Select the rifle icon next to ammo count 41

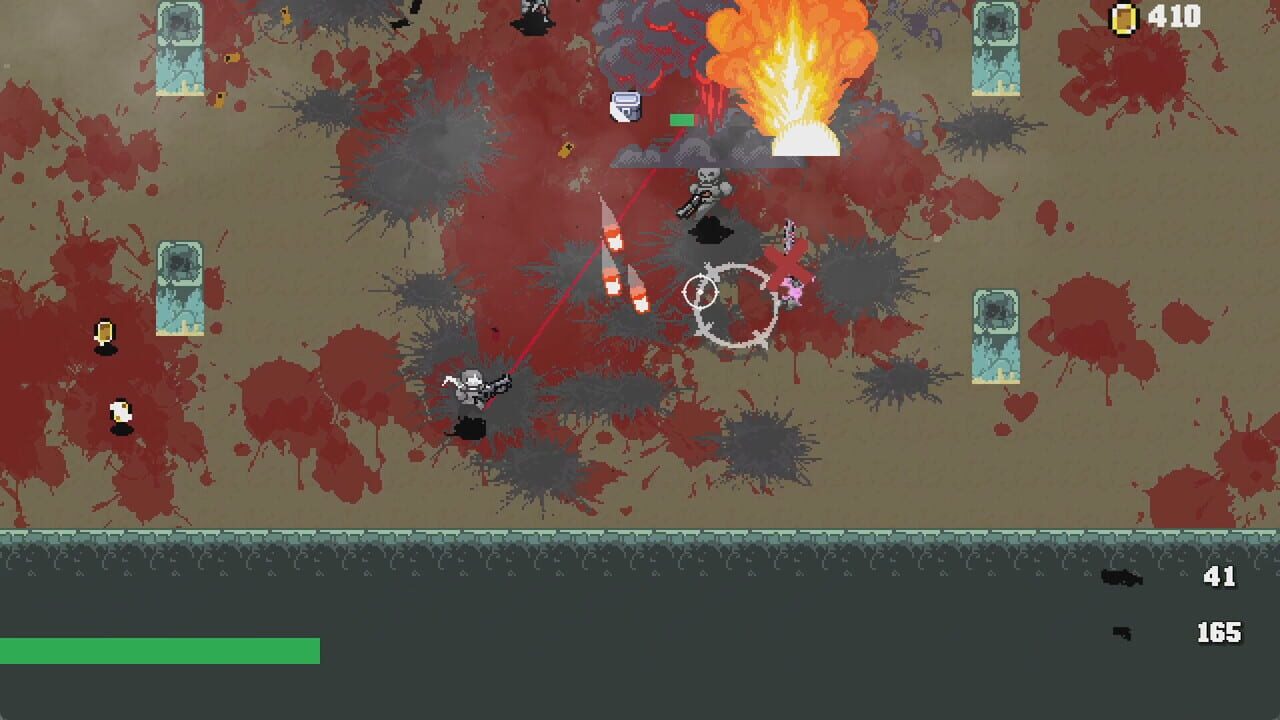(1121, 575)
